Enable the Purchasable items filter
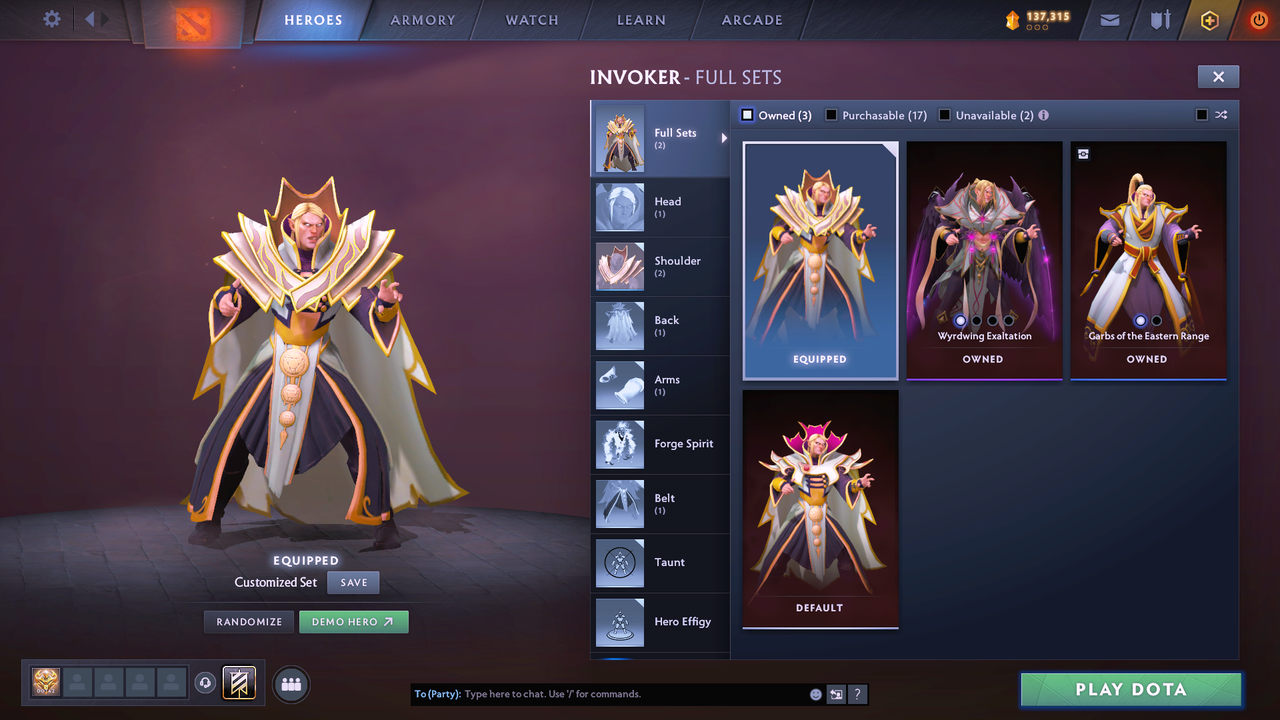This screenshot has width=1280, height=720. [x=831, y=115]
